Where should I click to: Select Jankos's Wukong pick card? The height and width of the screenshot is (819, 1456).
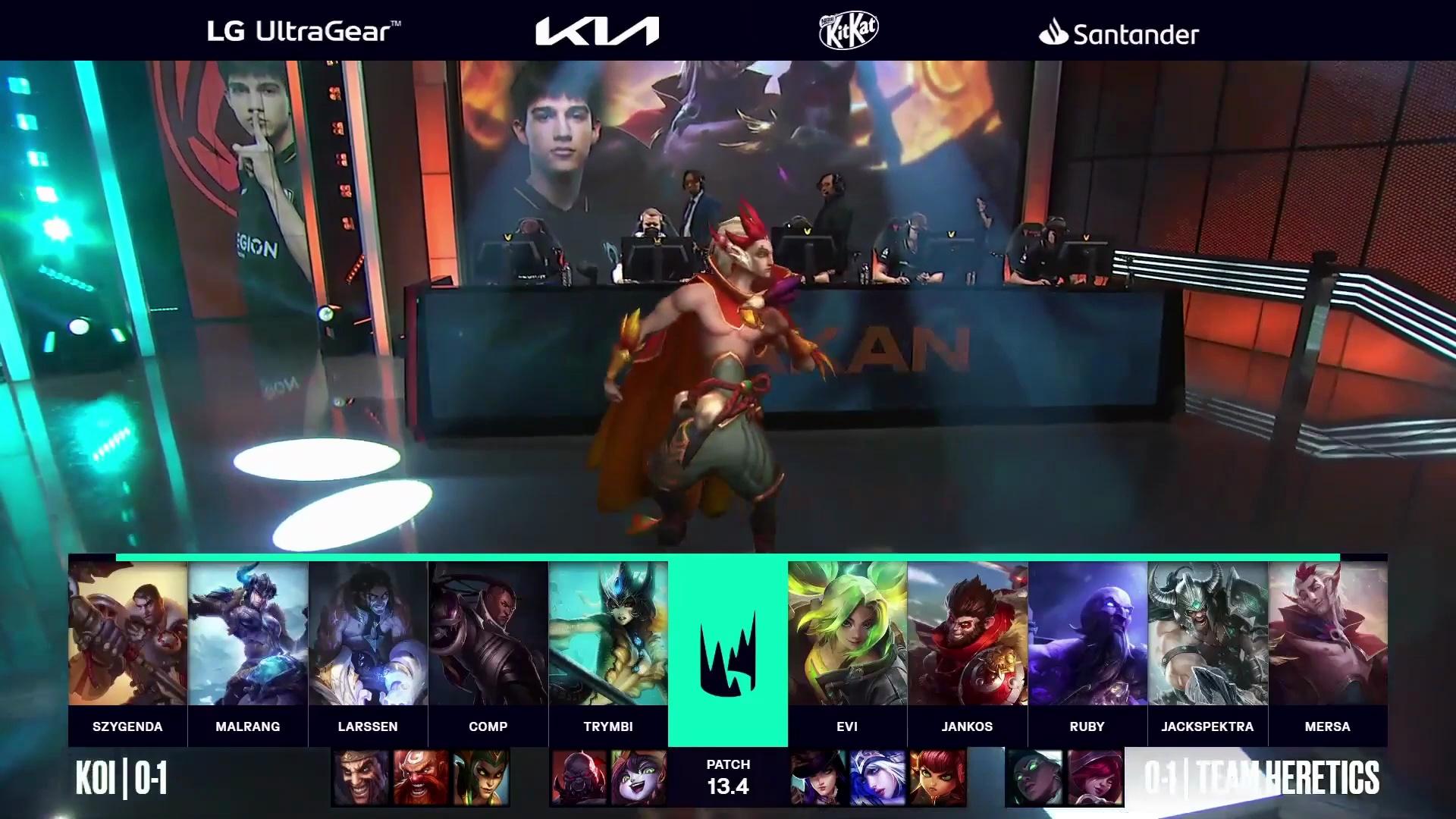[967, 634]
